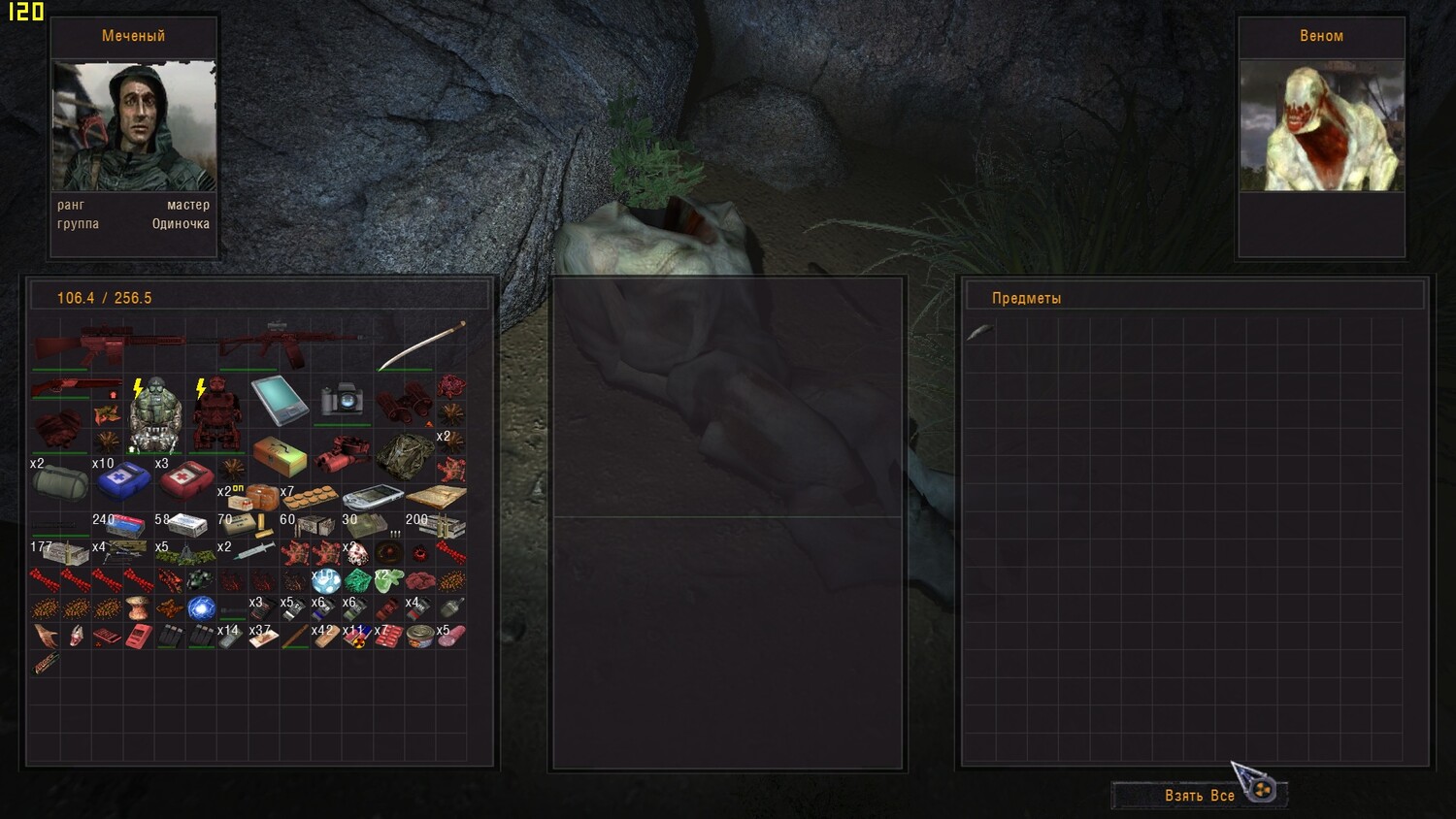Pick the tablet PDA with the teal screen
Image resolution: width=1456 pixels, height=819 pixels.
[280, 400]
